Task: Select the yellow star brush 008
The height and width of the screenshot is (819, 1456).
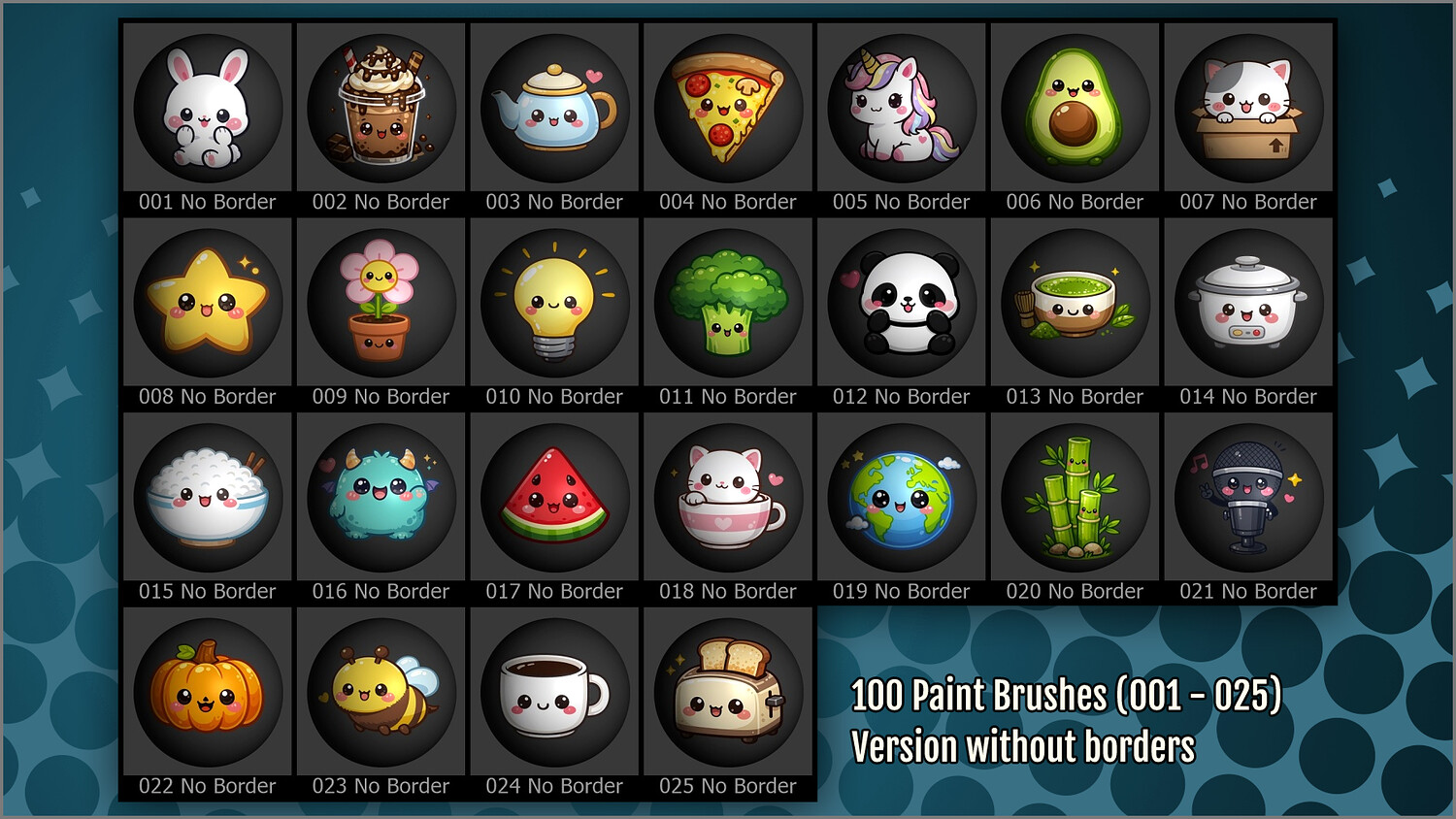Action: point(208,304)
